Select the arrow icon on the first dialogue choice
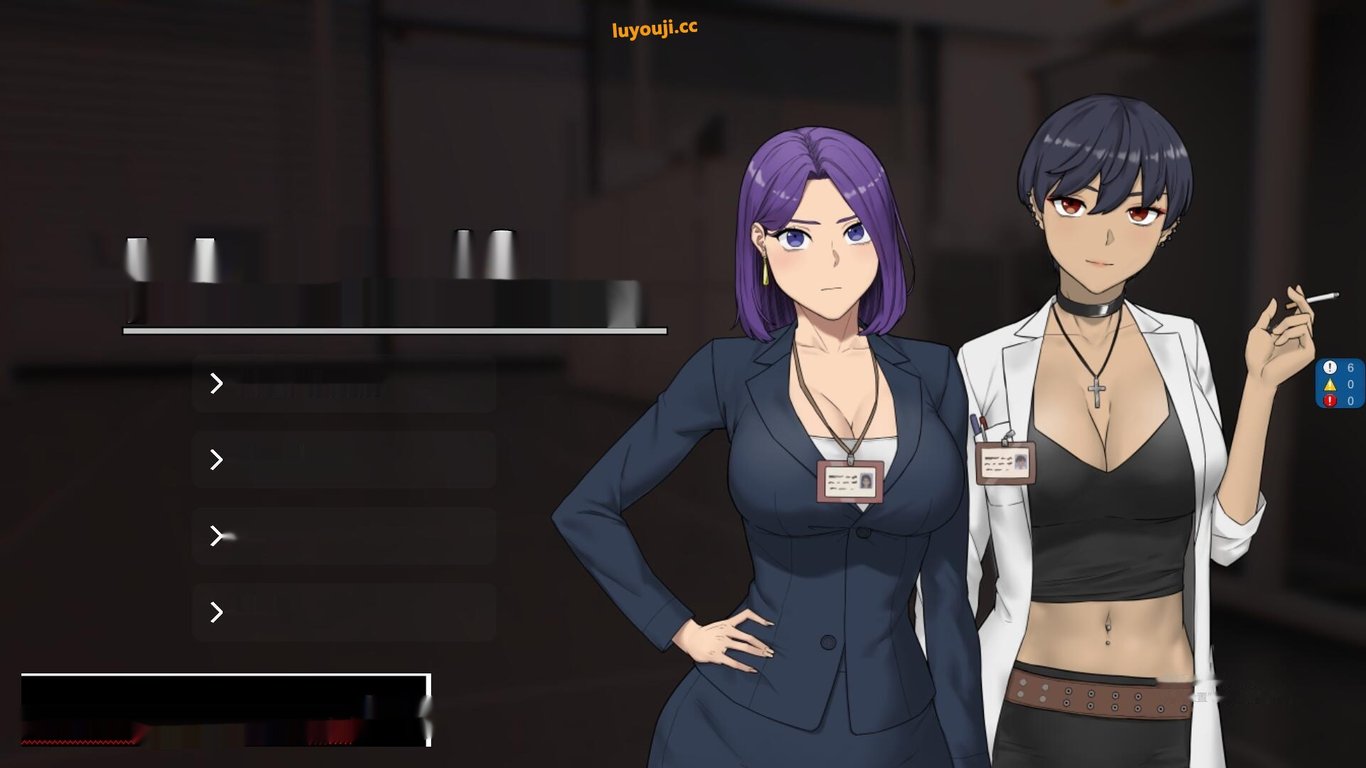Screen dimensions: 1366x768 click(216, 383)
